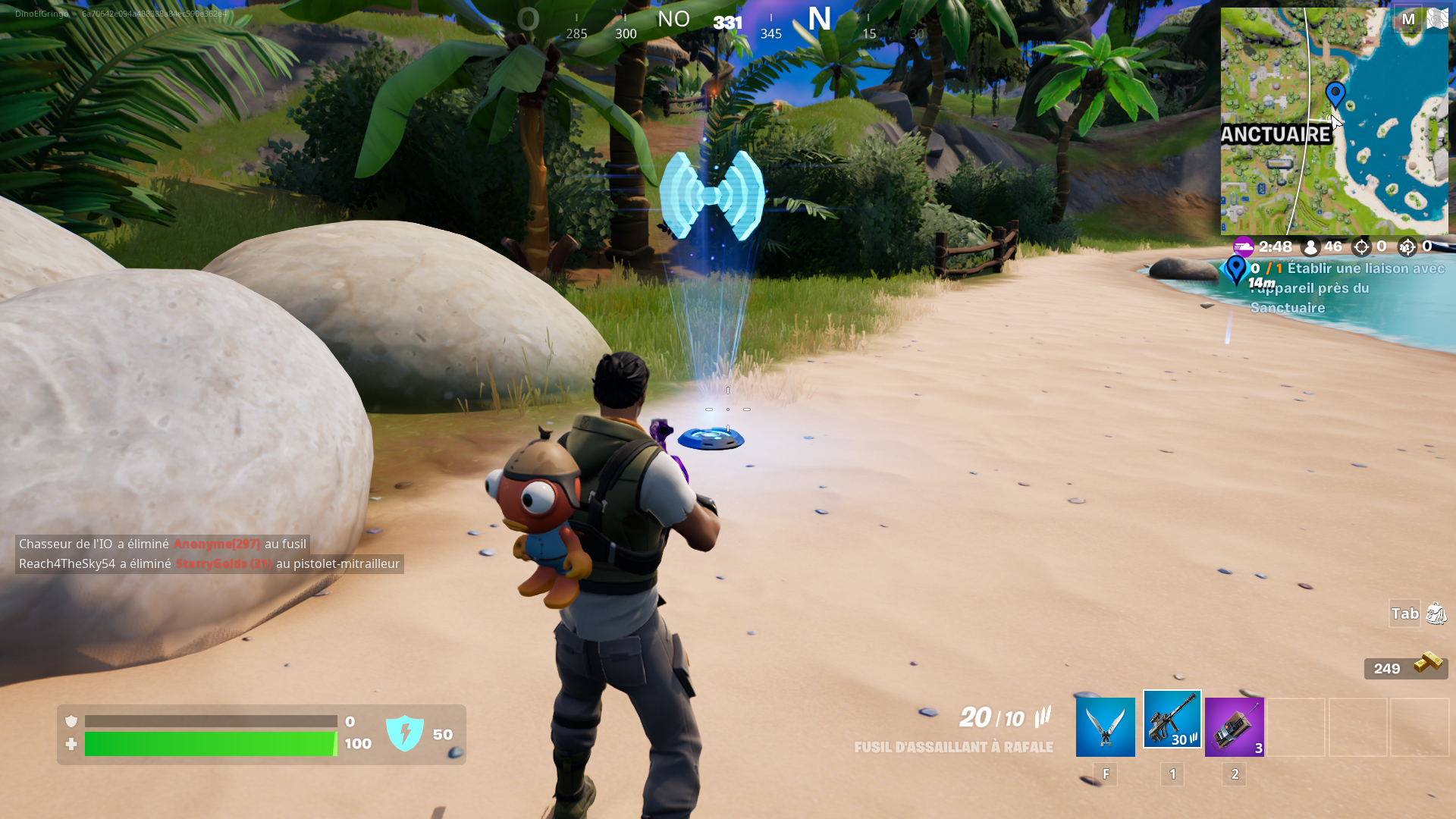Viewport: 1456px width, 819px height.
Task: Open the map with the M button
Action: coord(1408,20)
